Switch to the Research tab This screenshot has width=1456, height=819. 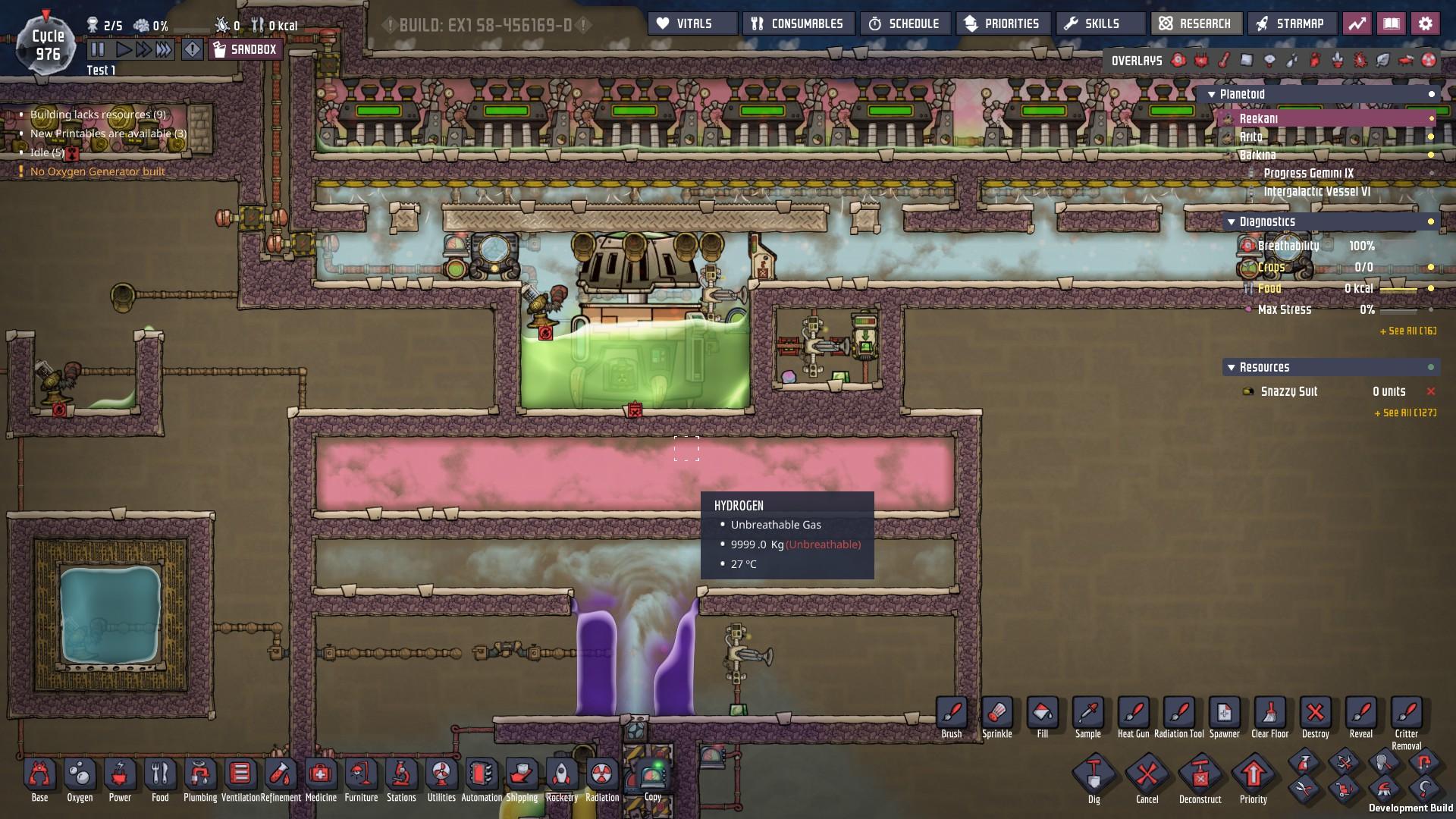pos(1197,23)
